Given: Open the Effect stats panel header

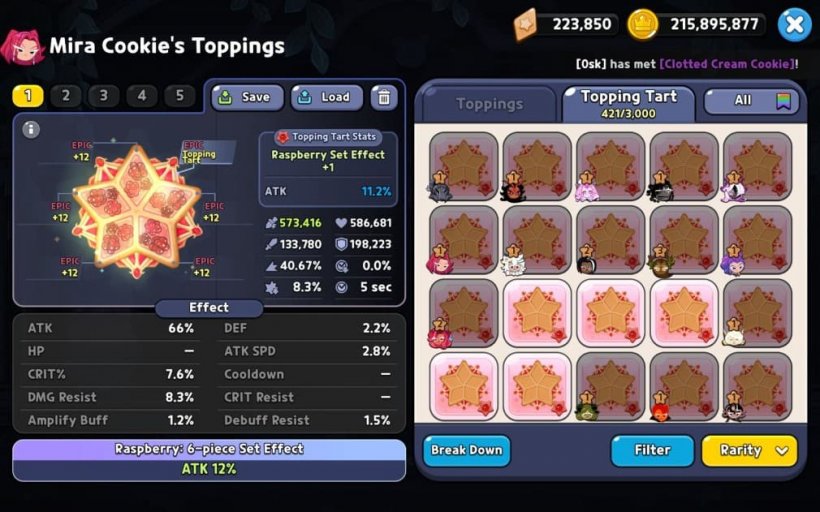Looking at the screenshot, I should (x=209, y=308).
